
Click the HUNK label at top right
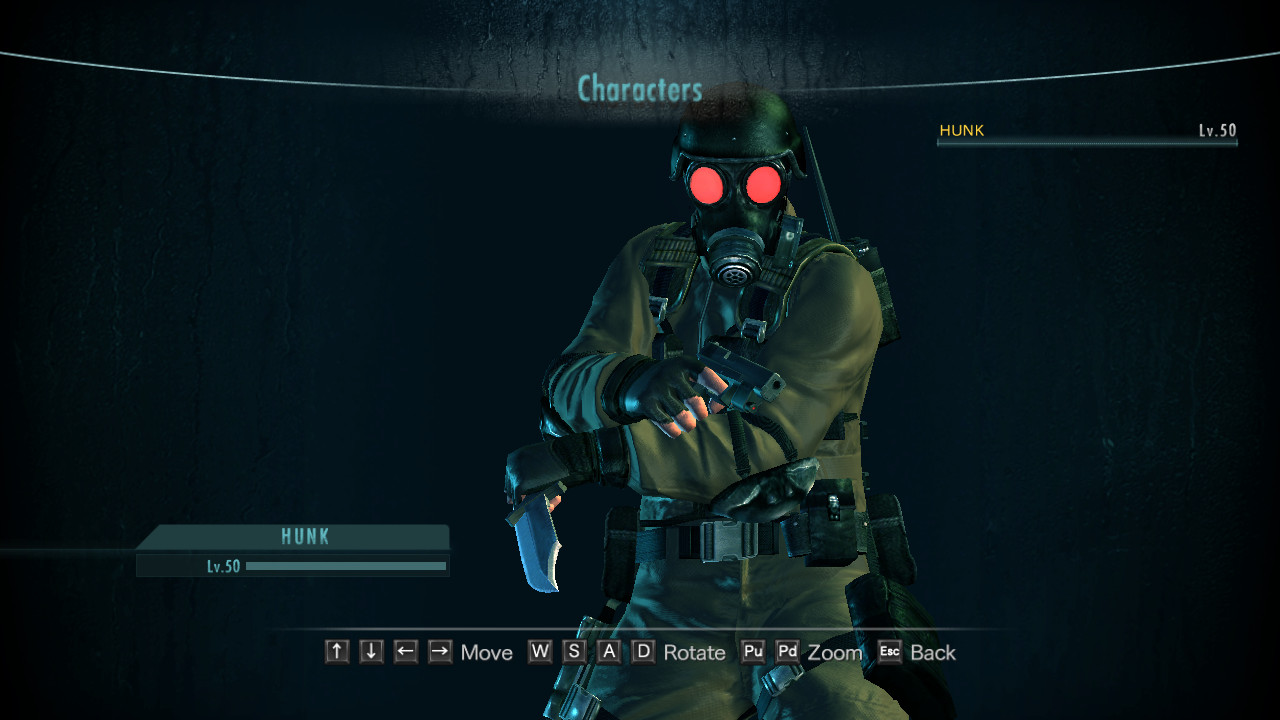coord(961,130)
